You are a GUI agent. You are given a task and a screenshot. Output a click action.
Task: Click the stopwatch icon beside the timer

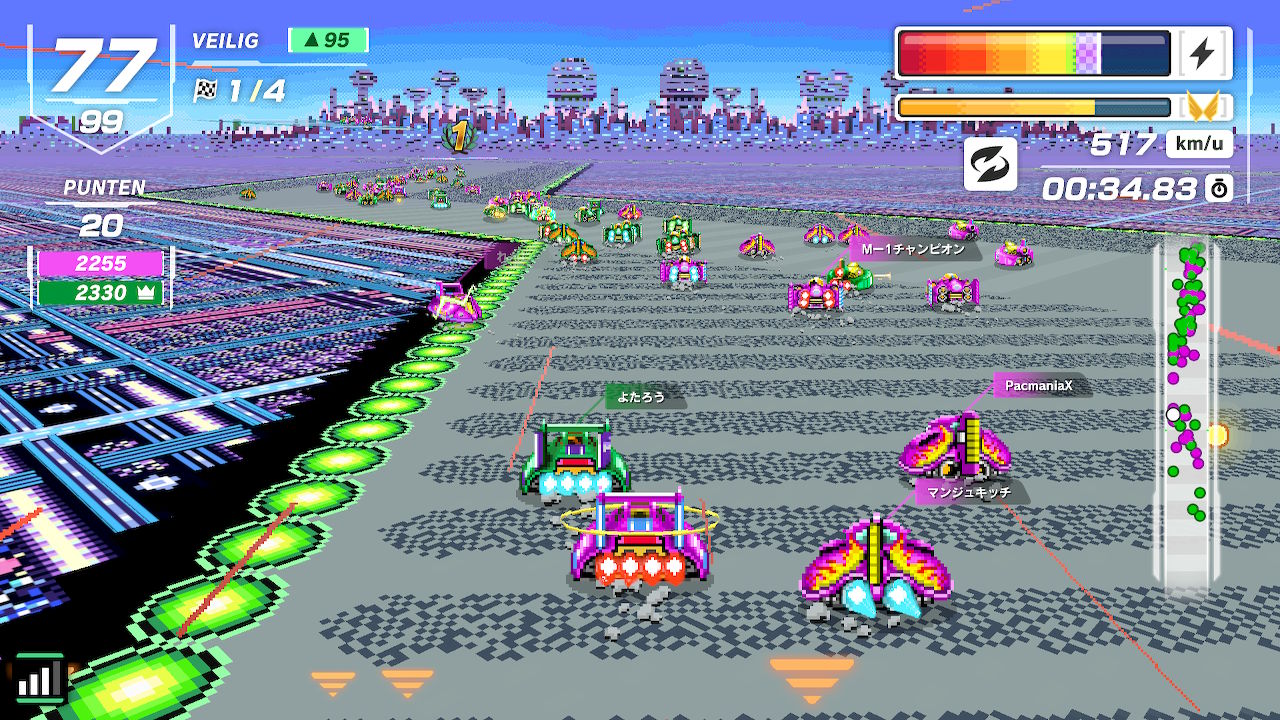[1218, 188]
